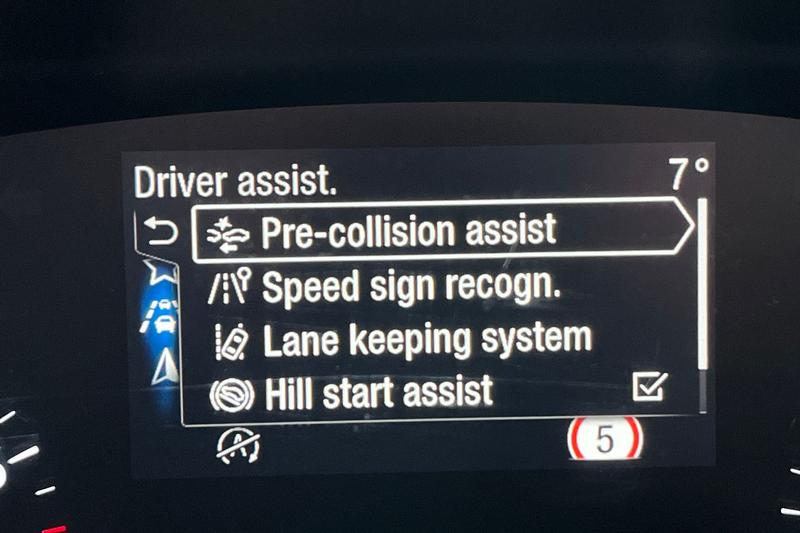Go back using the return arrow
Screen dimensions: 800x533
pyautogui.click(x=160, y=234)
